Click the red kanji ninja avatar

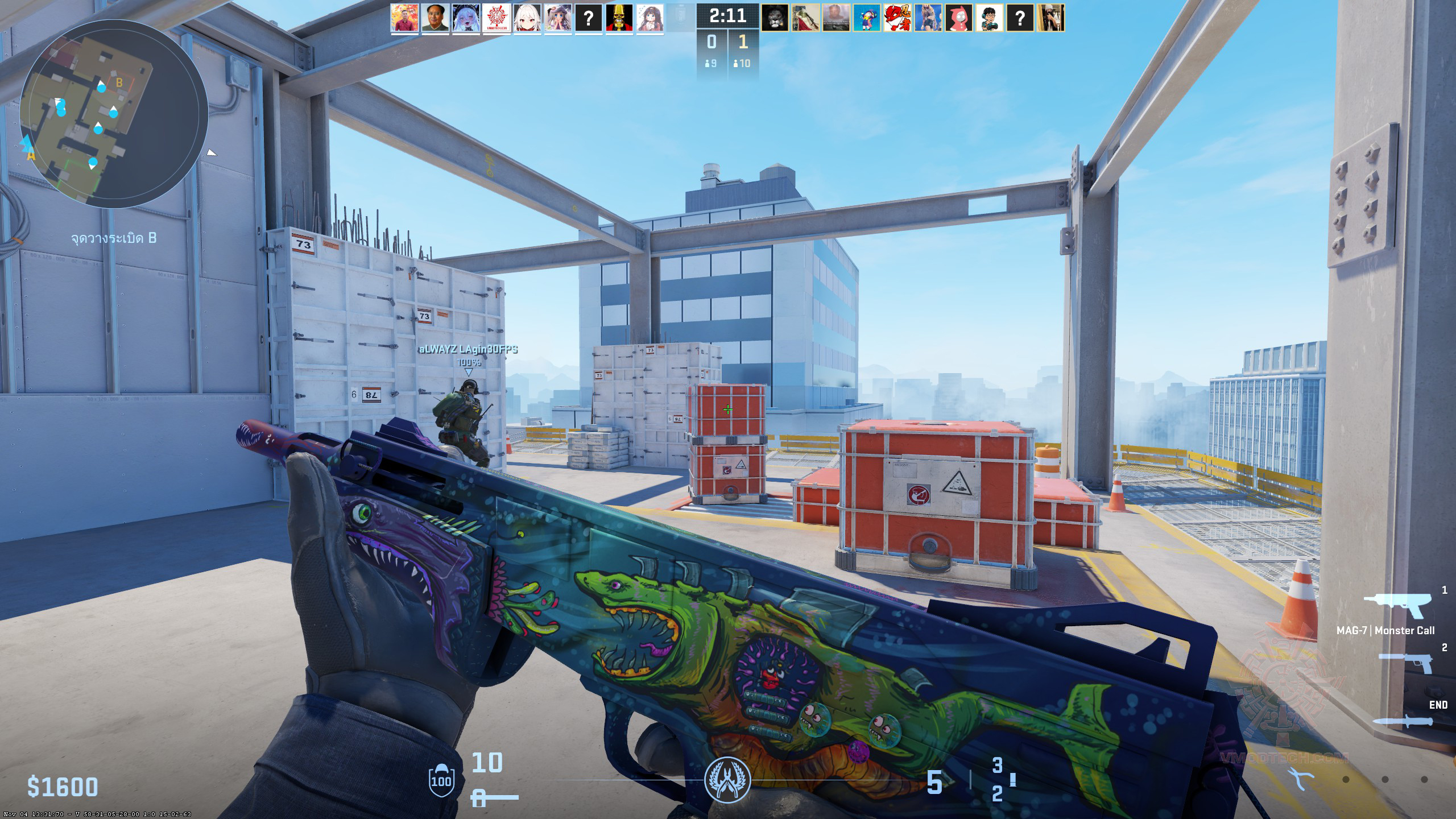(897, 18)
